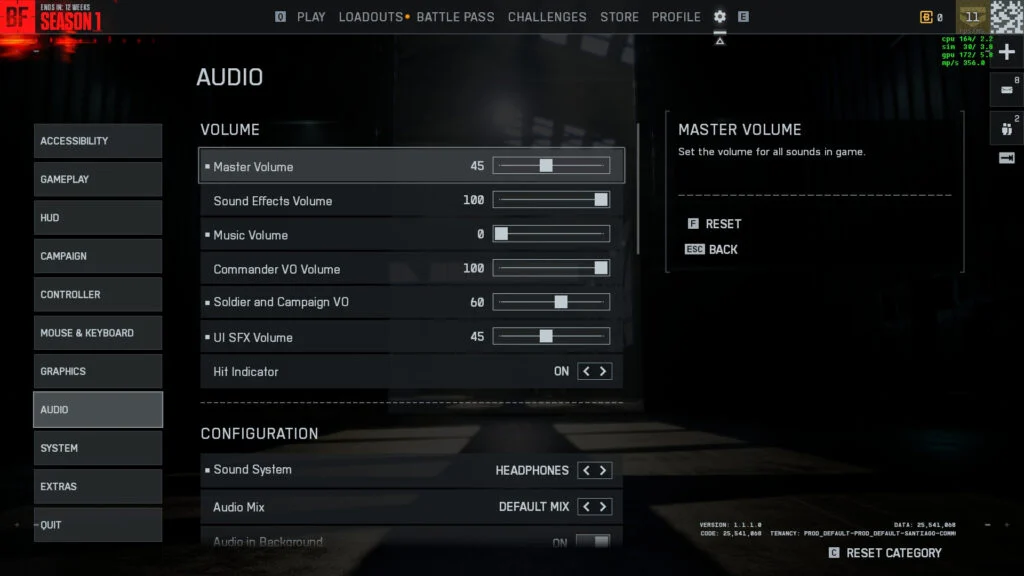
Task: Cycle Sound System to the next option
Action: [603, 470]
